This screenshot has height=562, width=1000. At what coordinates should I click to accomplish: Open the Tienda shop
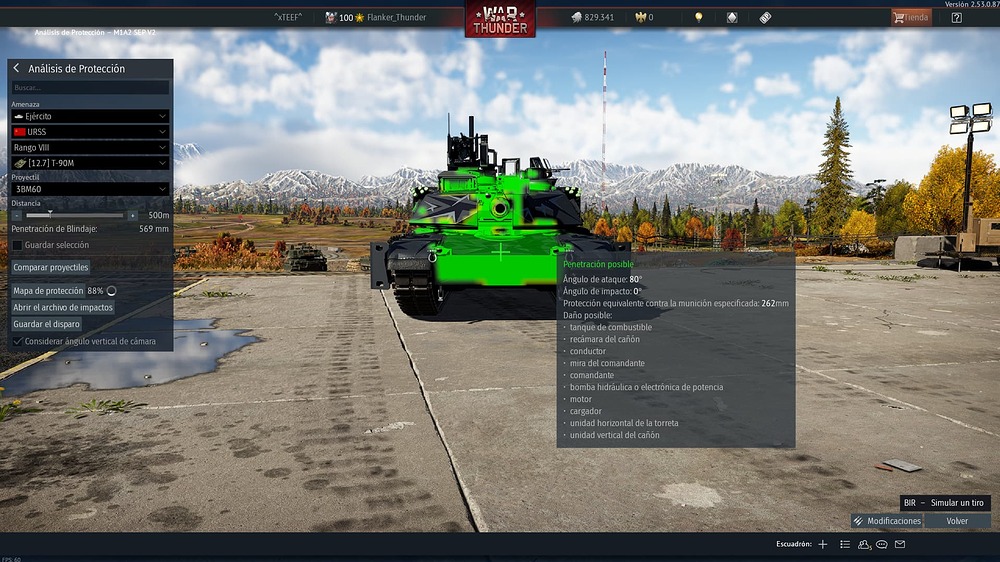pos(911,17)
